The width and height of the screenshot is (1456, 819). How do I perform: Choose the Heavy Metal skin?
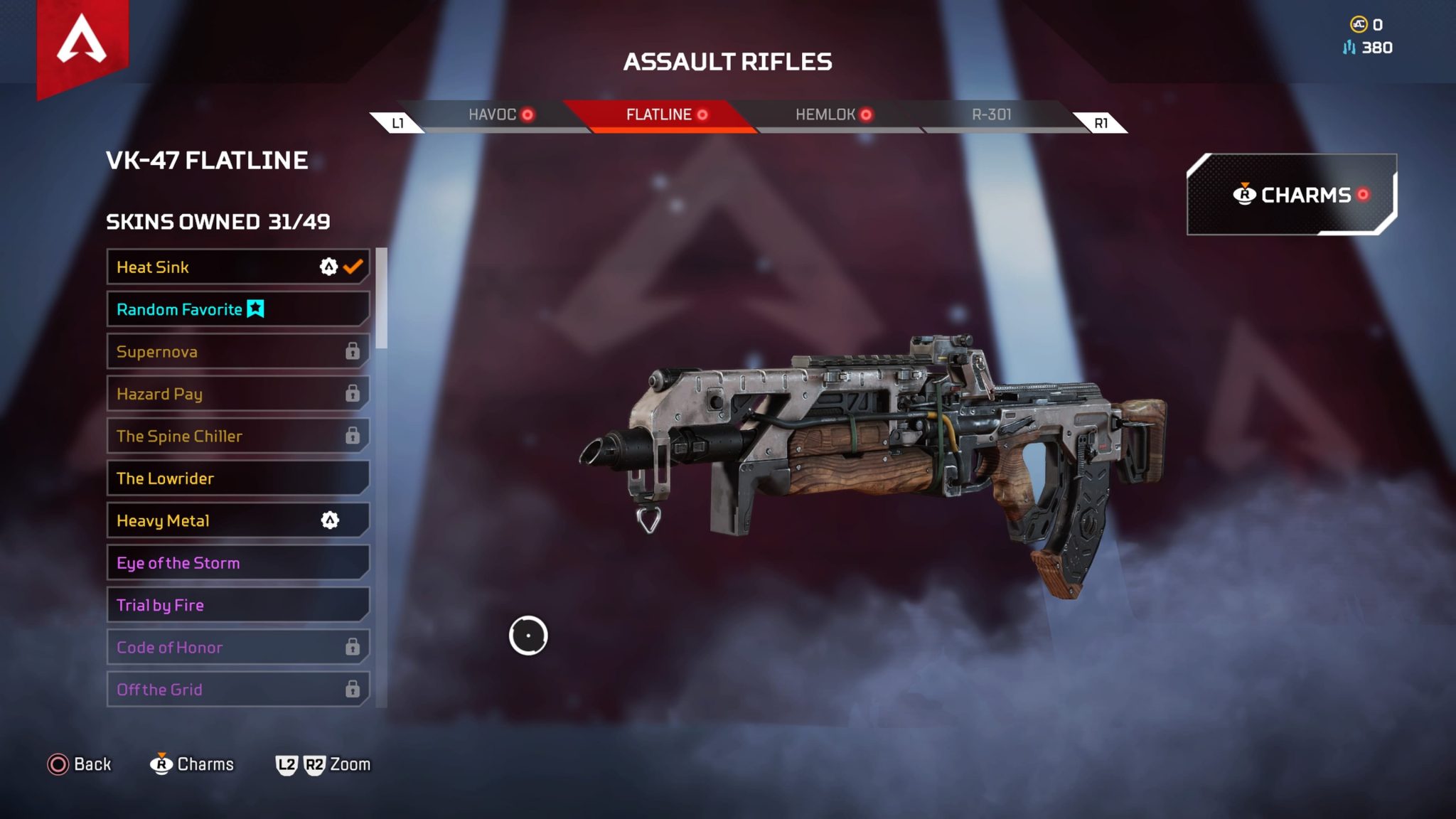(x=237, y=520)
